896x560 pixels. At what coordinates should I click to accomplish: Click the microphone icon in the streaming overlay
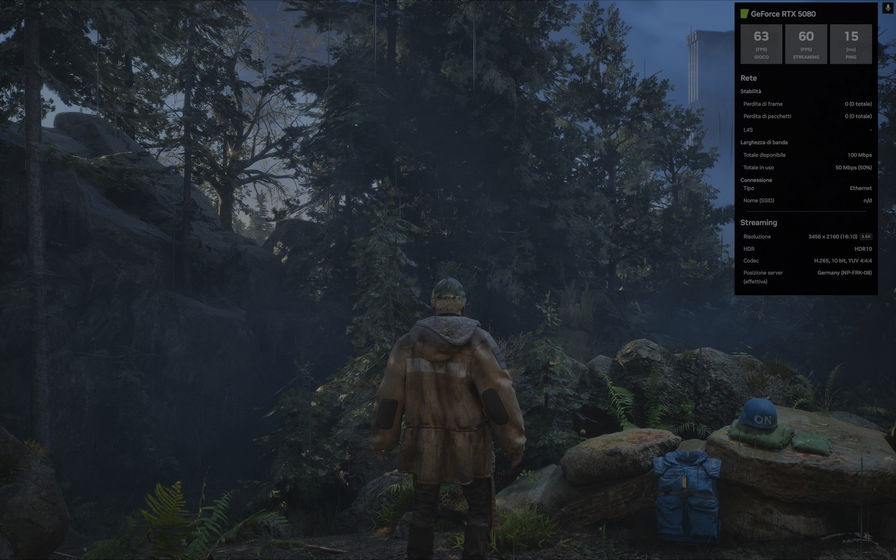888,7
